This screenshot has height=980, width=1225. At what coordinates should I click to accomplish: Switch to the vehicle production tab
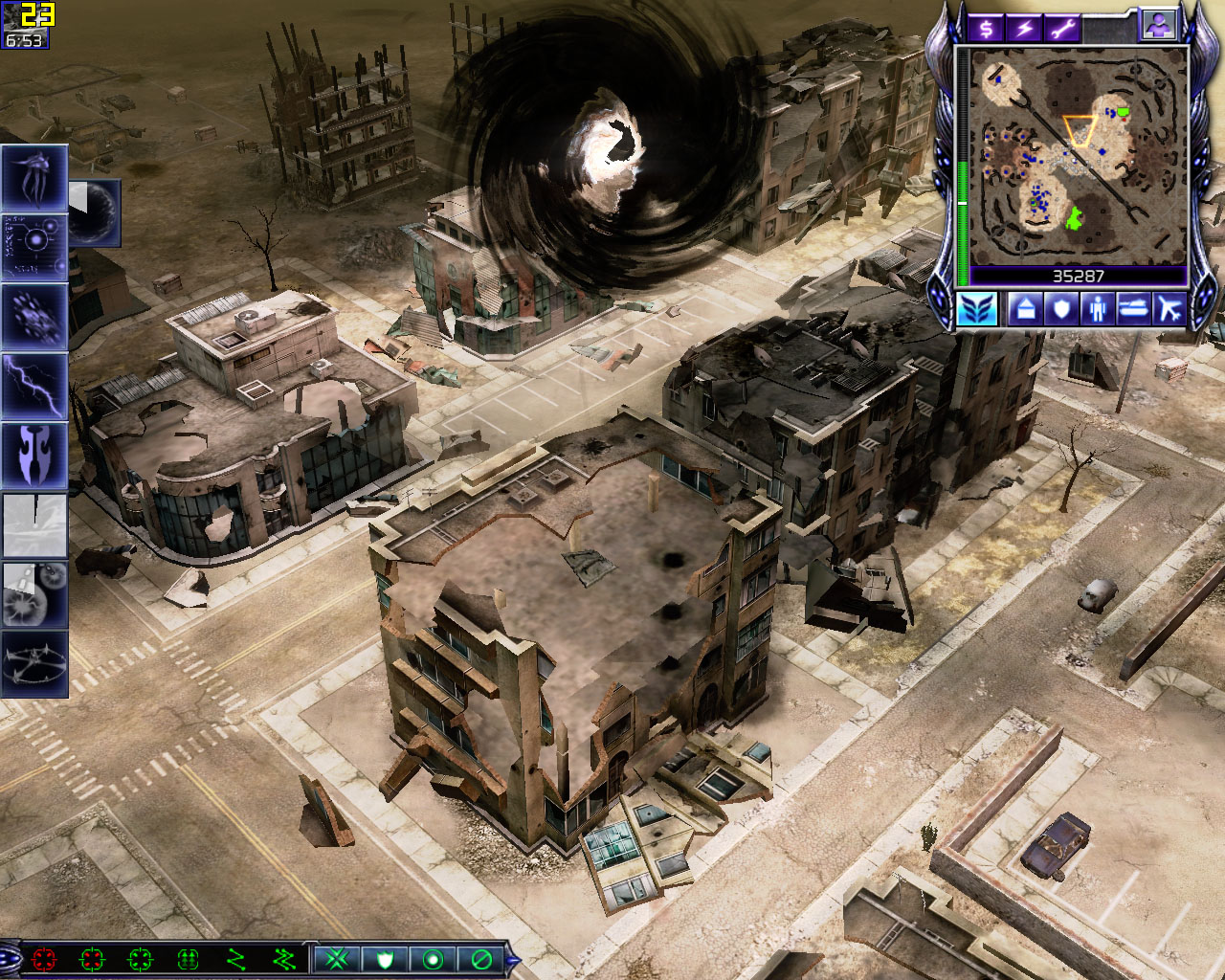point(1133,309)
